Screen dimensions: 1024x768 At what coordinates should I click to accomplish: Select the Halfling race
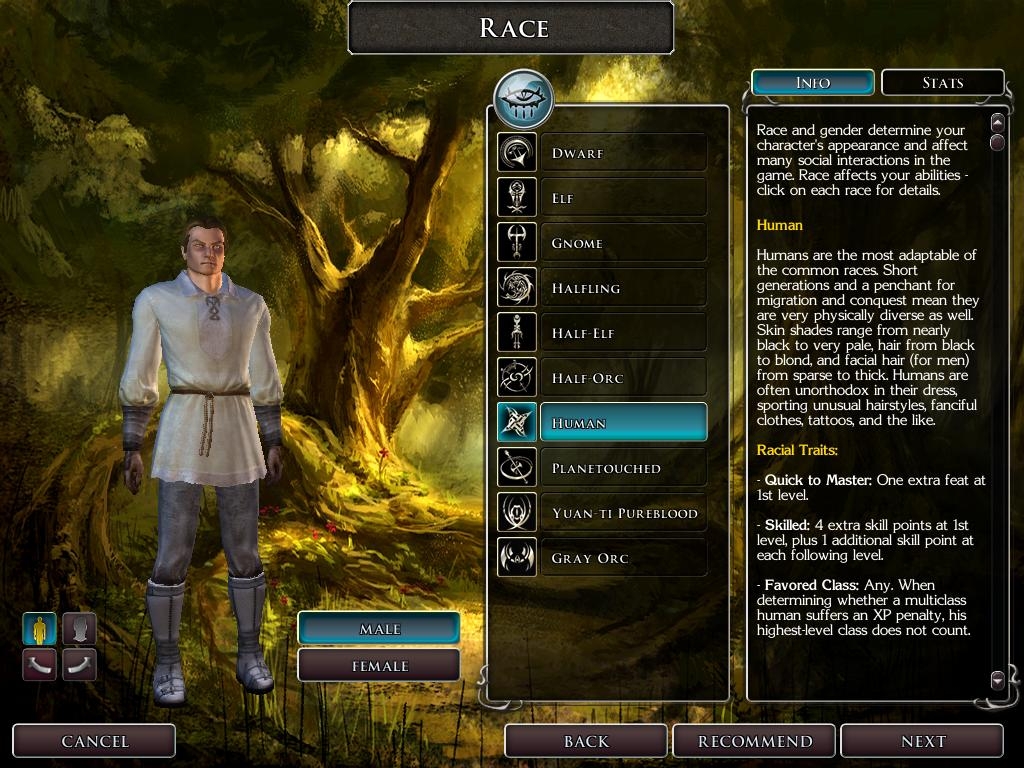click(x=622, y=288)
